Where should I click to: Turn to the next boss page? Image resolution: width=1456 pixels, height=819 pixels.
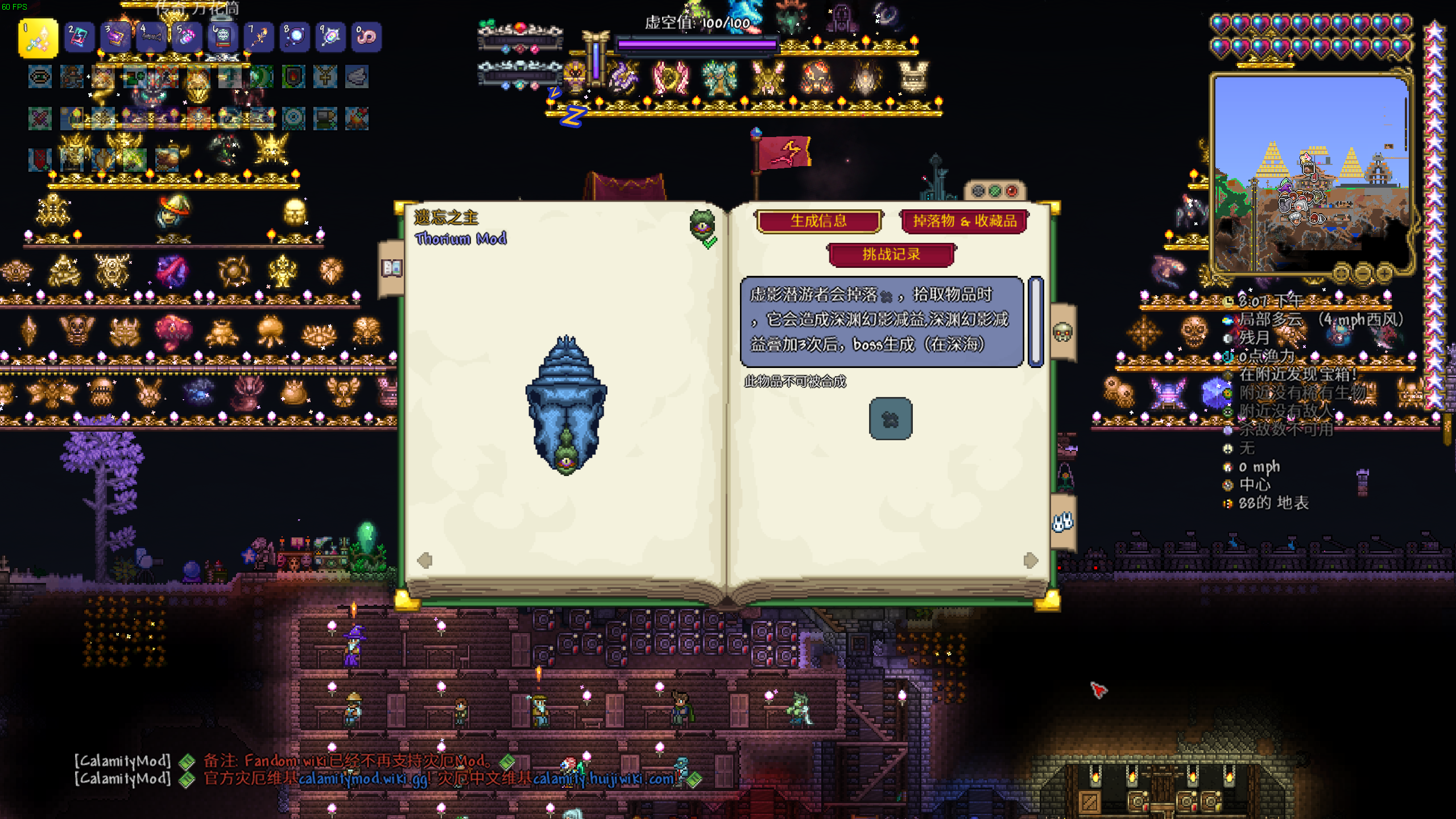(1030, 560)
